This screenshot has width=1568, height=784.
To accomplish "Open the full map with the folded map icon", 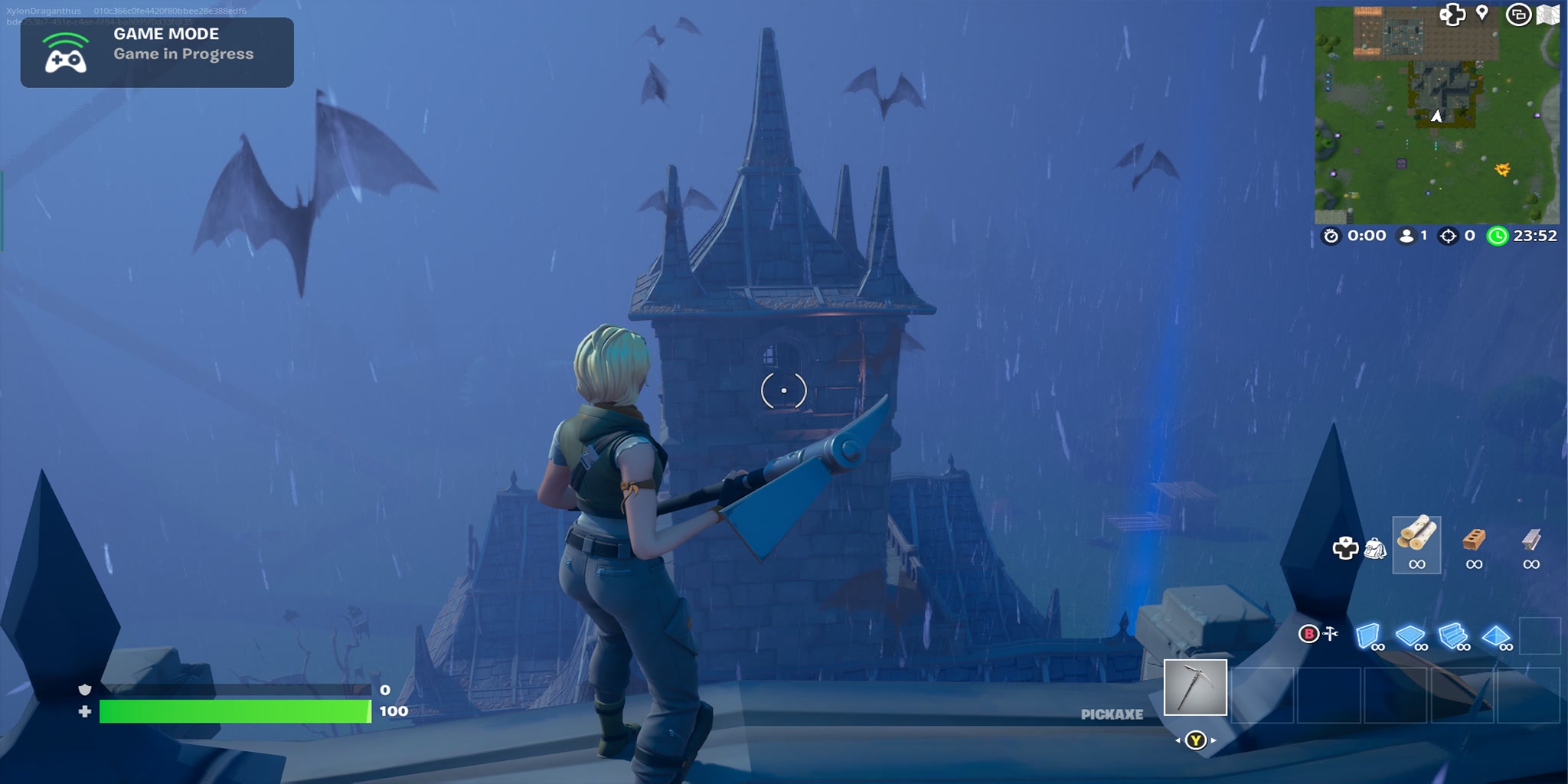I will 1548,15.
